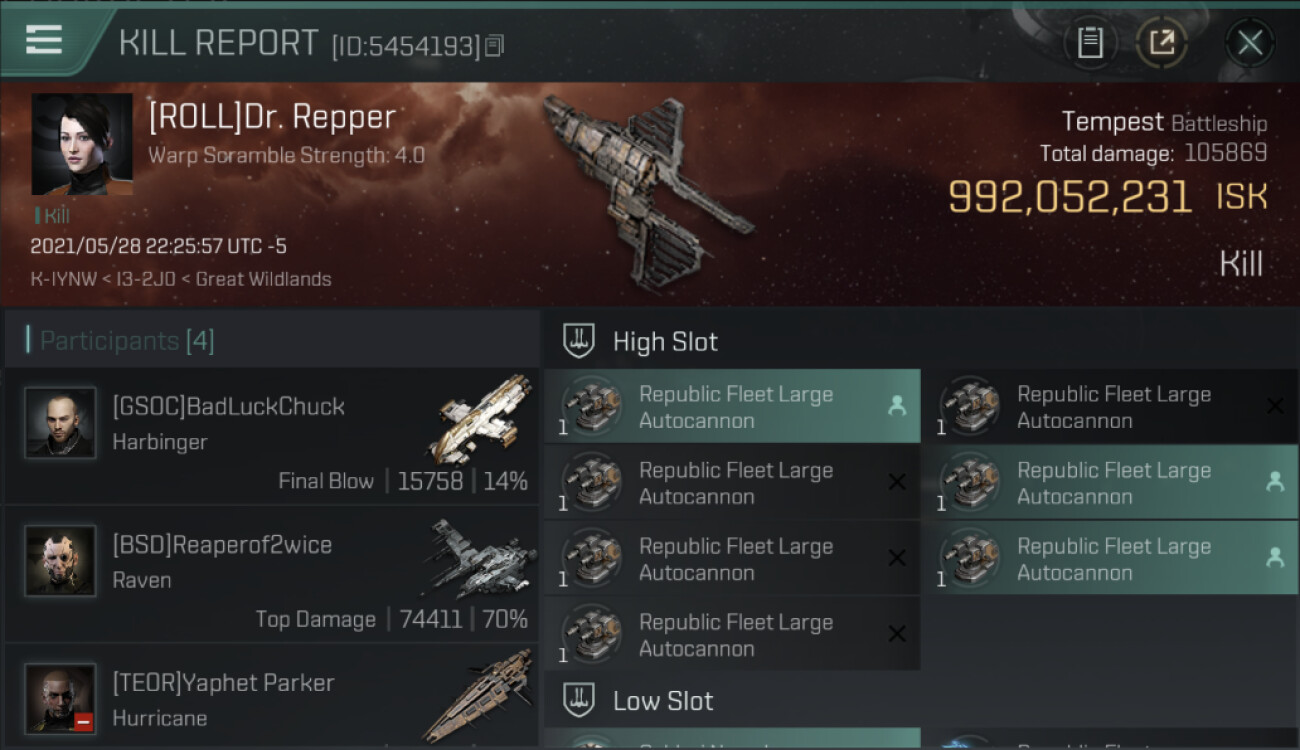
Task: View Dr. Repper's character portrait
Action: (82, 144)
